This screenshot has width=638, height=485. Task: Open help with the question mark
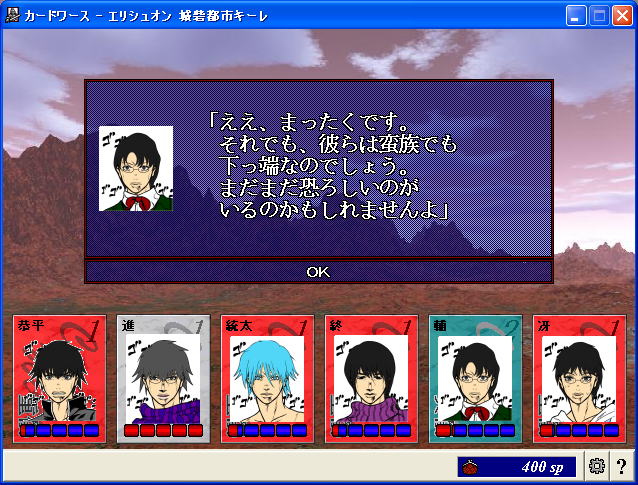621,466
